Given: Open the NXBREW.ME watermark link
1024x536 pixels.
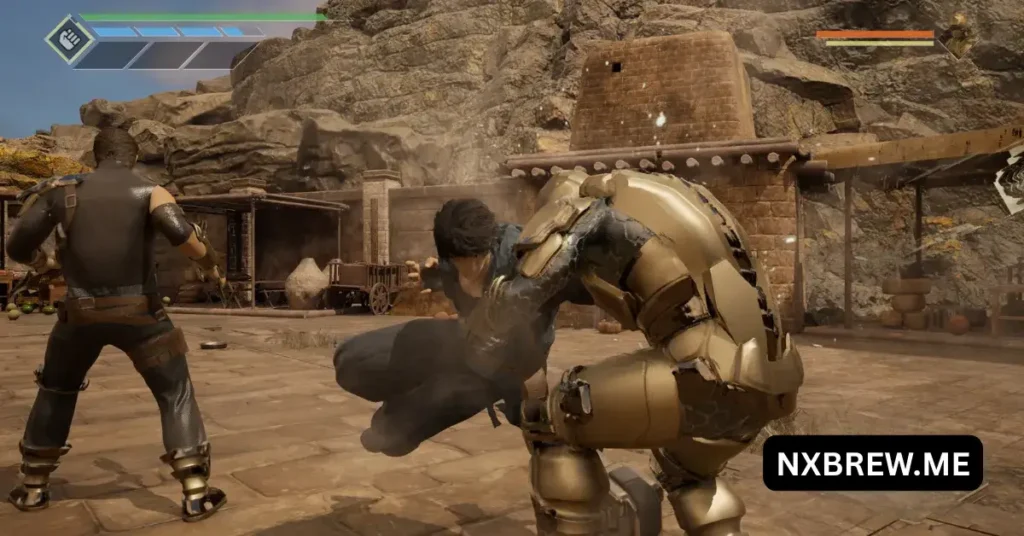Looking at the screenshot, I should pos(872,463).
